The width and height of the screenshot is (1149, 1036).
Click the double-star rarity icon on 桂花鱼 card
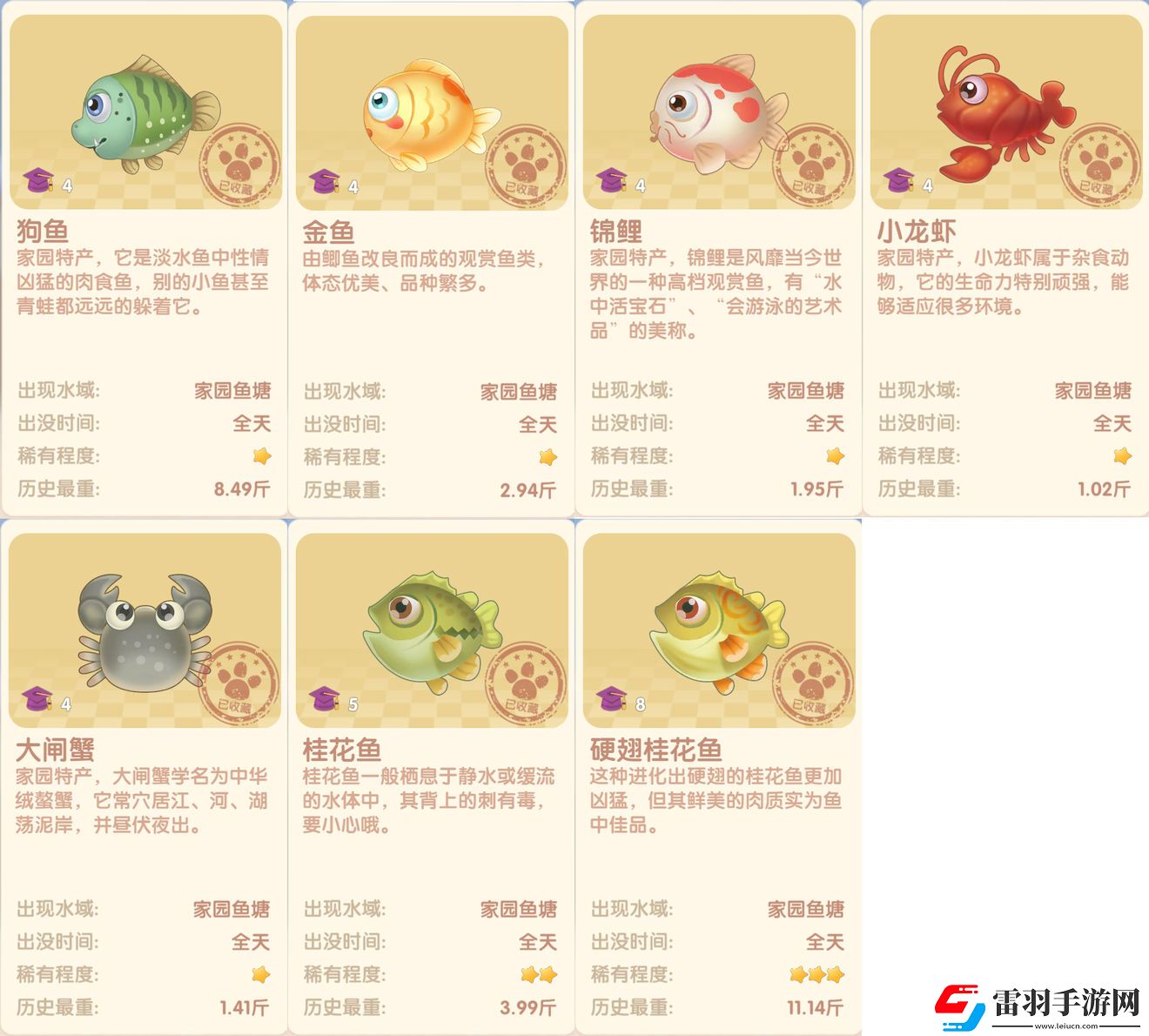540,974
